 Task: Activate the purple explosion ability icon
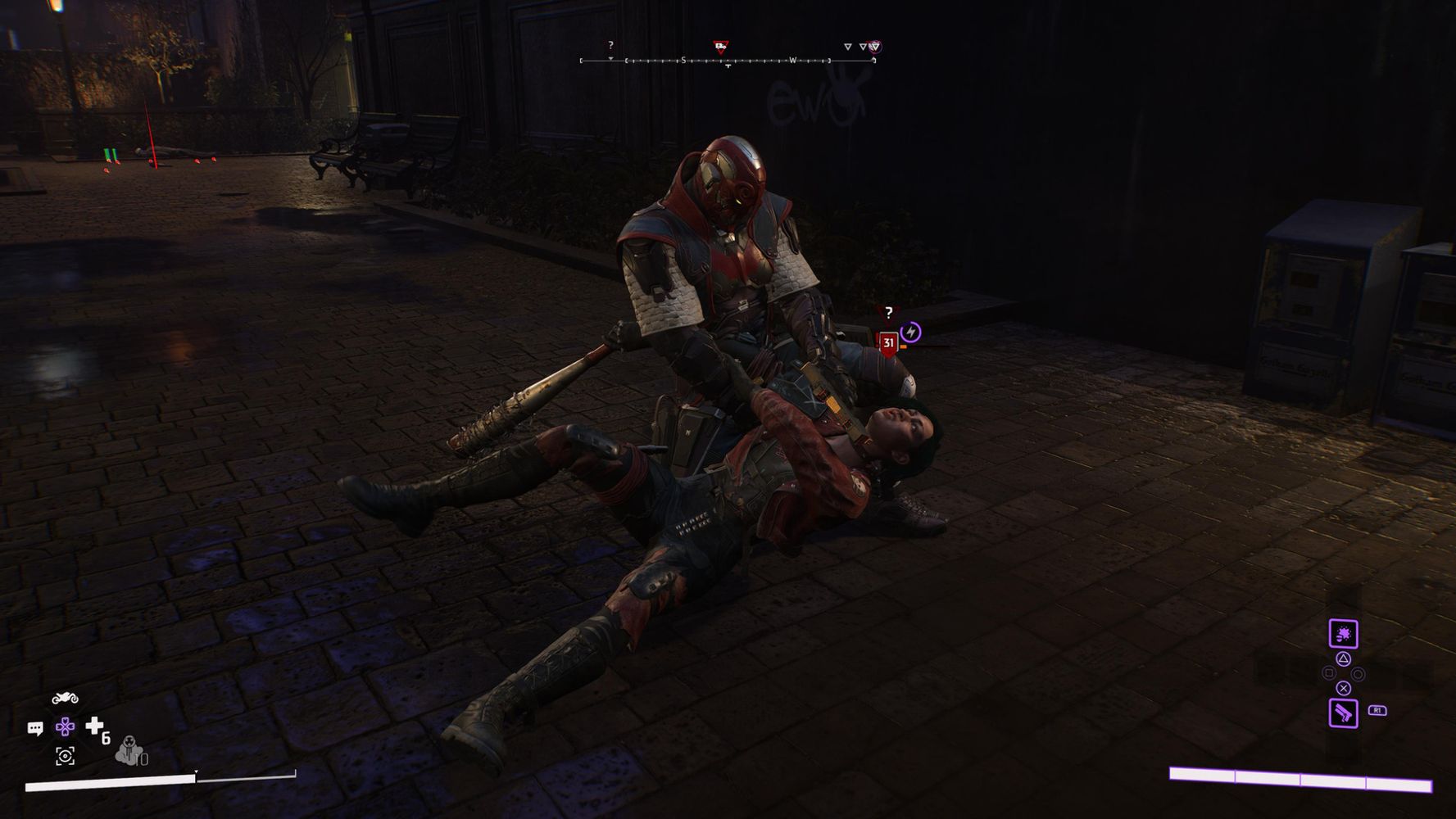coord(1343,634)
